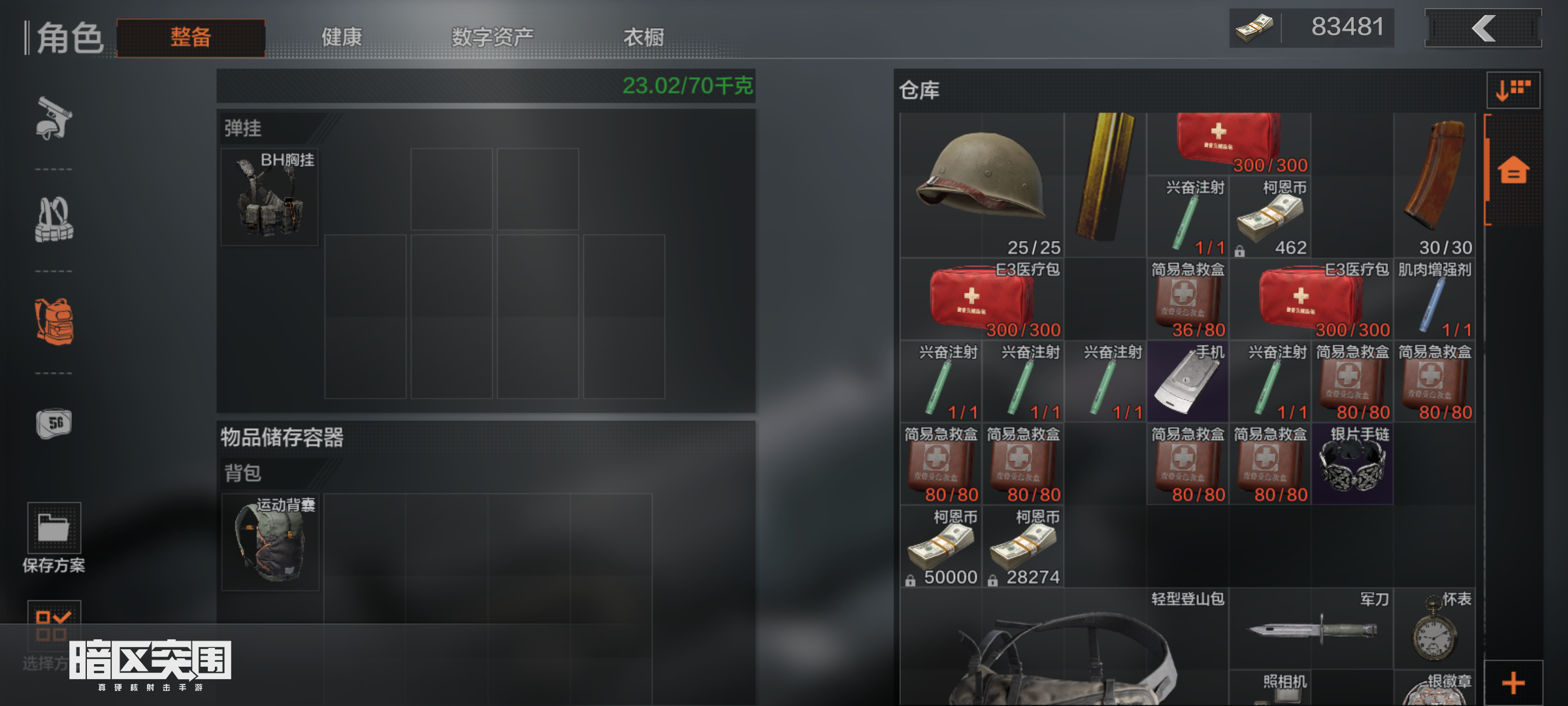Click the warehouse sort icon above 仓库
Viewport: 1568px width, 706px height.
(1512, 90)
